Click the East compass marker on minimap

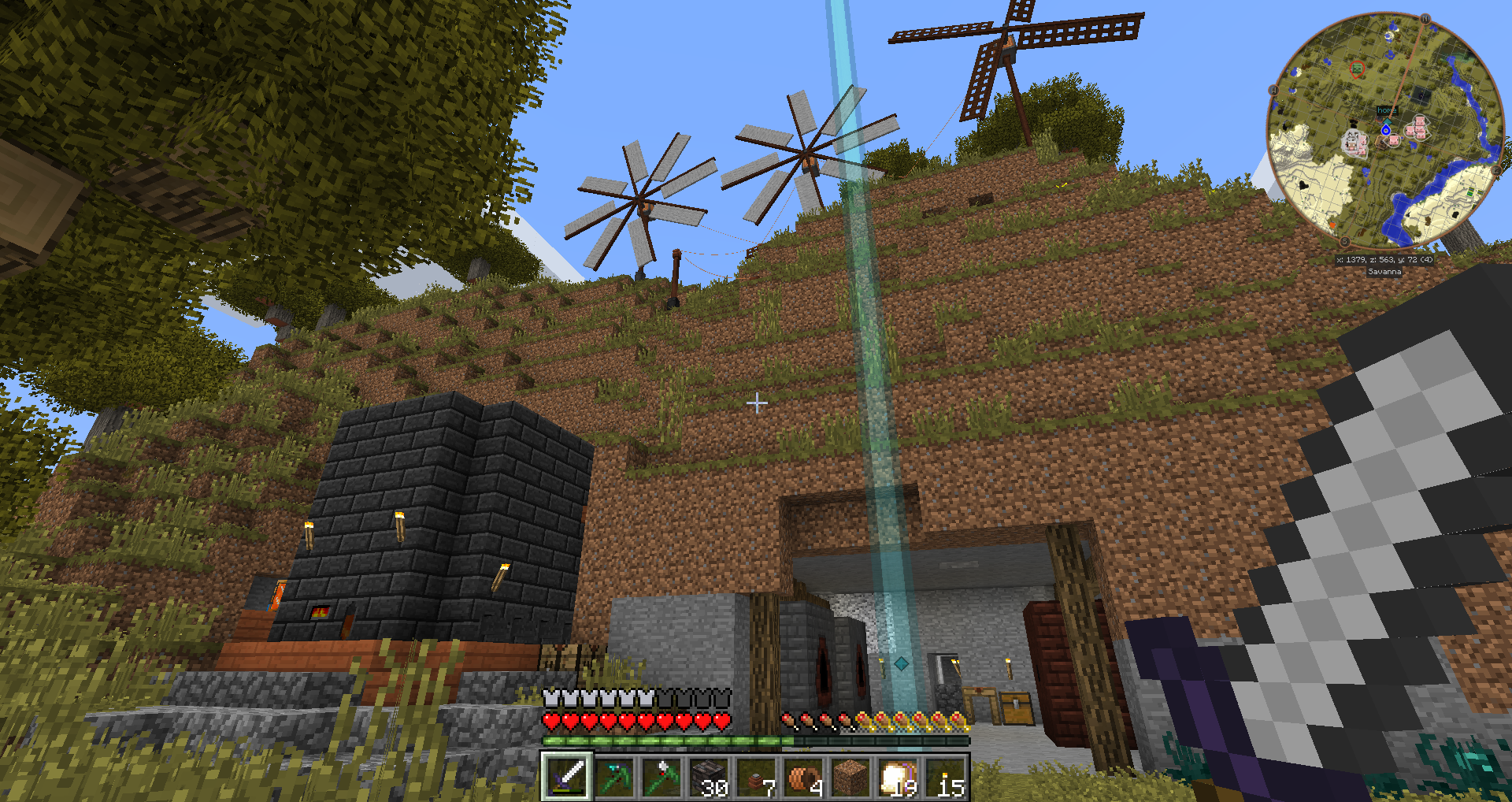coord(1497,170)
